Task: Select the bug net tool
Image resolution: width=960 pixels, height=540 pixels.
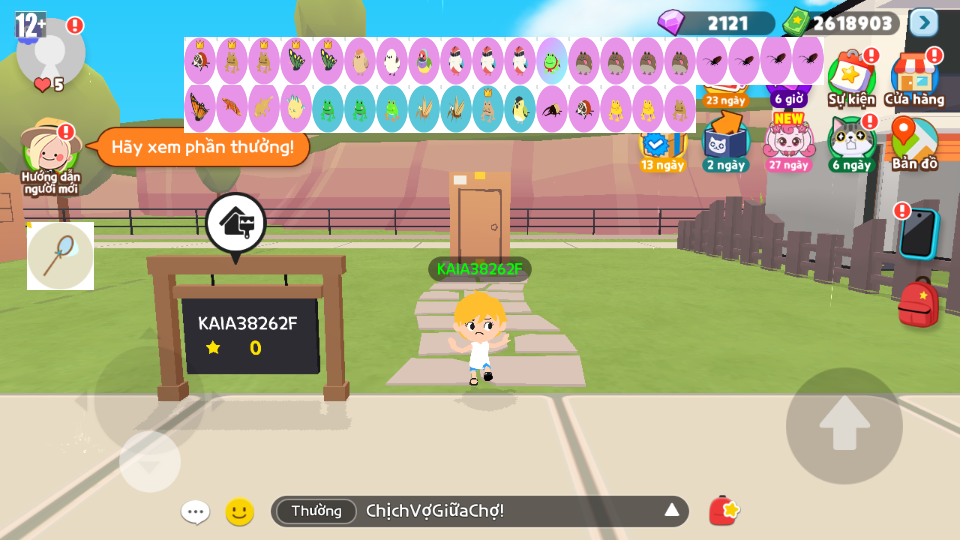Action: [x=60, y=256]
